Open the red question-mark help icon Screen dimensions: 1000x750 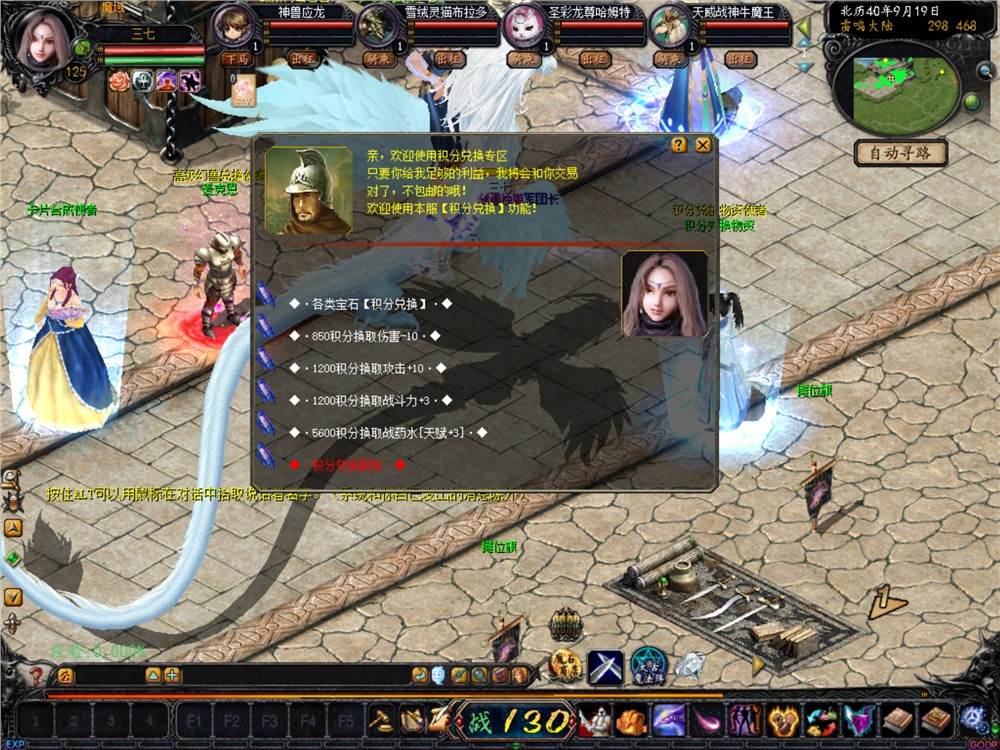tap(37, 676)
